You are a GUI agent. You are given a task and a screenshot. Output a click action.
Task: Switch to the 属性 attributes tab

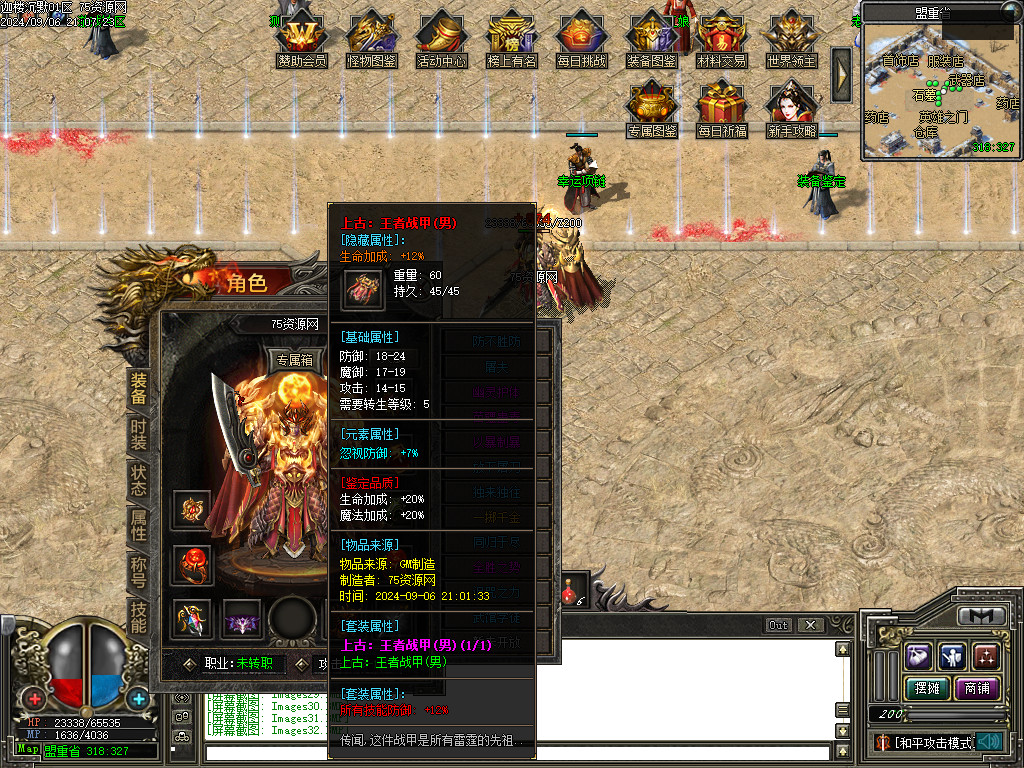(139, 528)
